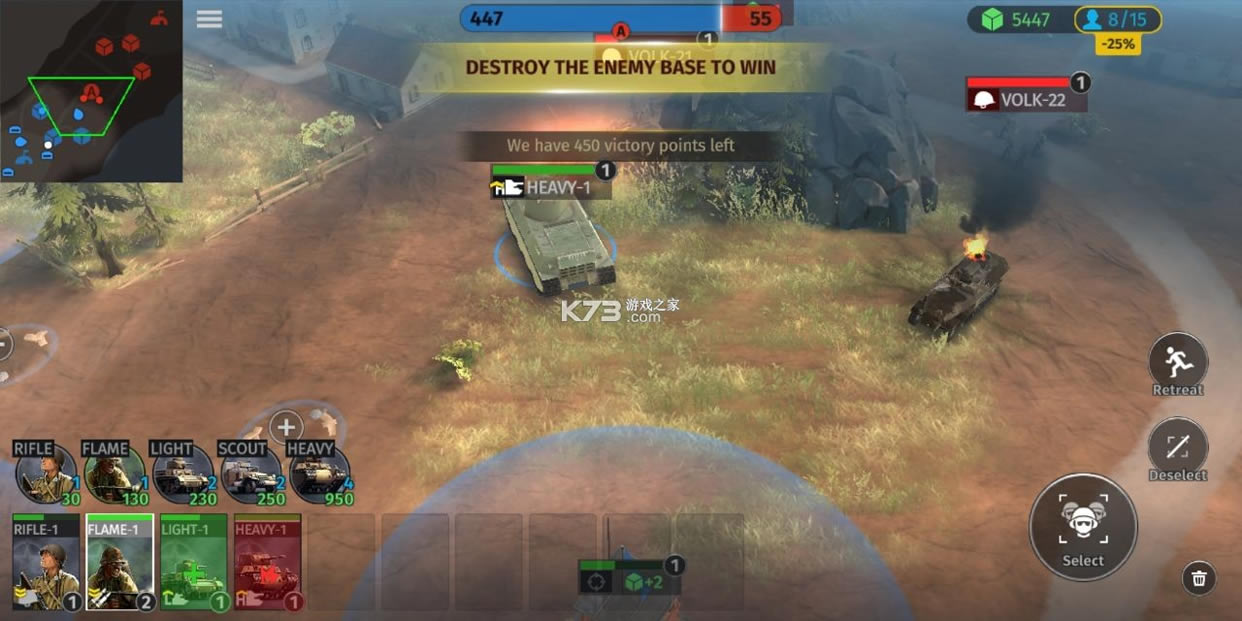
Task: Choose the LIGHT-1 tank card
Action: click(194, 562)
